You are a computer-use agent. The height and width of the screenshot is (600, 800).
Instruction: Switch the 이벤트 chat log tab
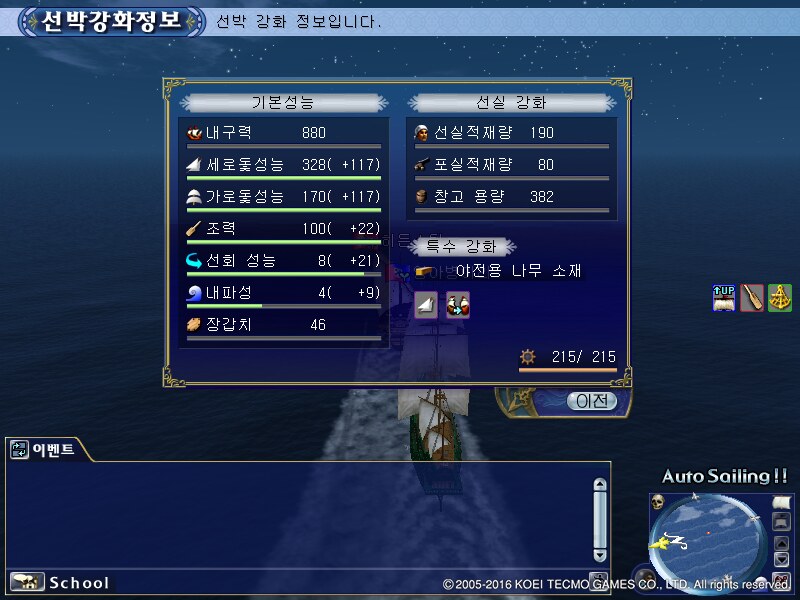coord(45,450)
